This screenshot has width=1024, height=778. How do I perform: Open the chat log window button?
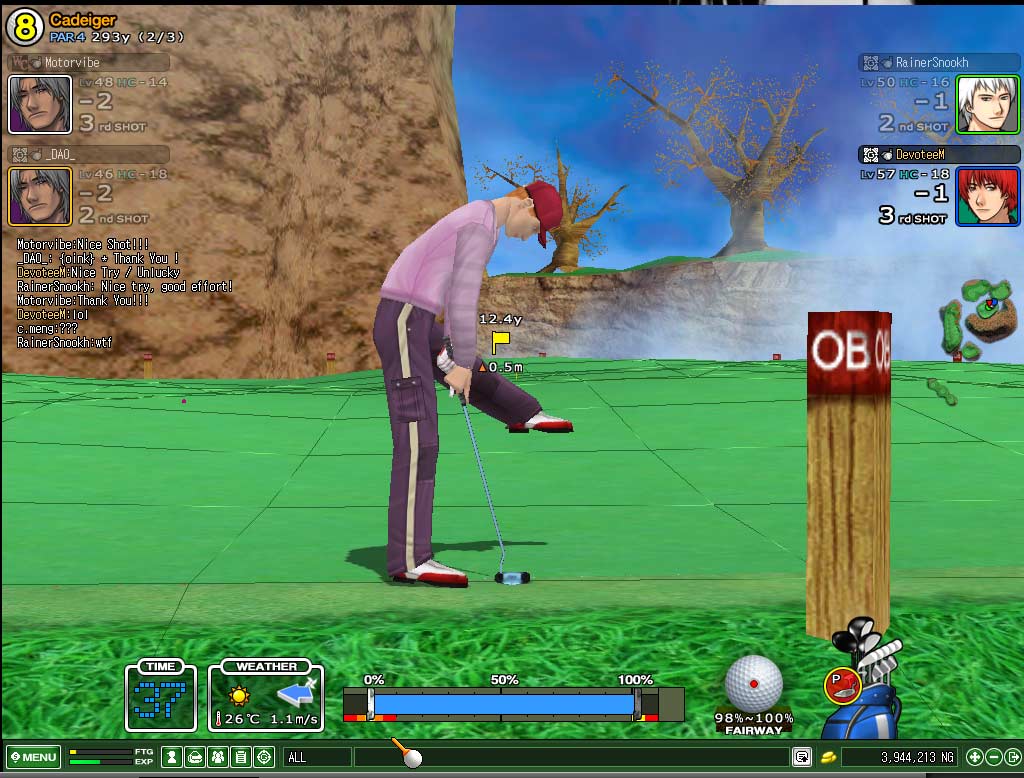[801, 757]
